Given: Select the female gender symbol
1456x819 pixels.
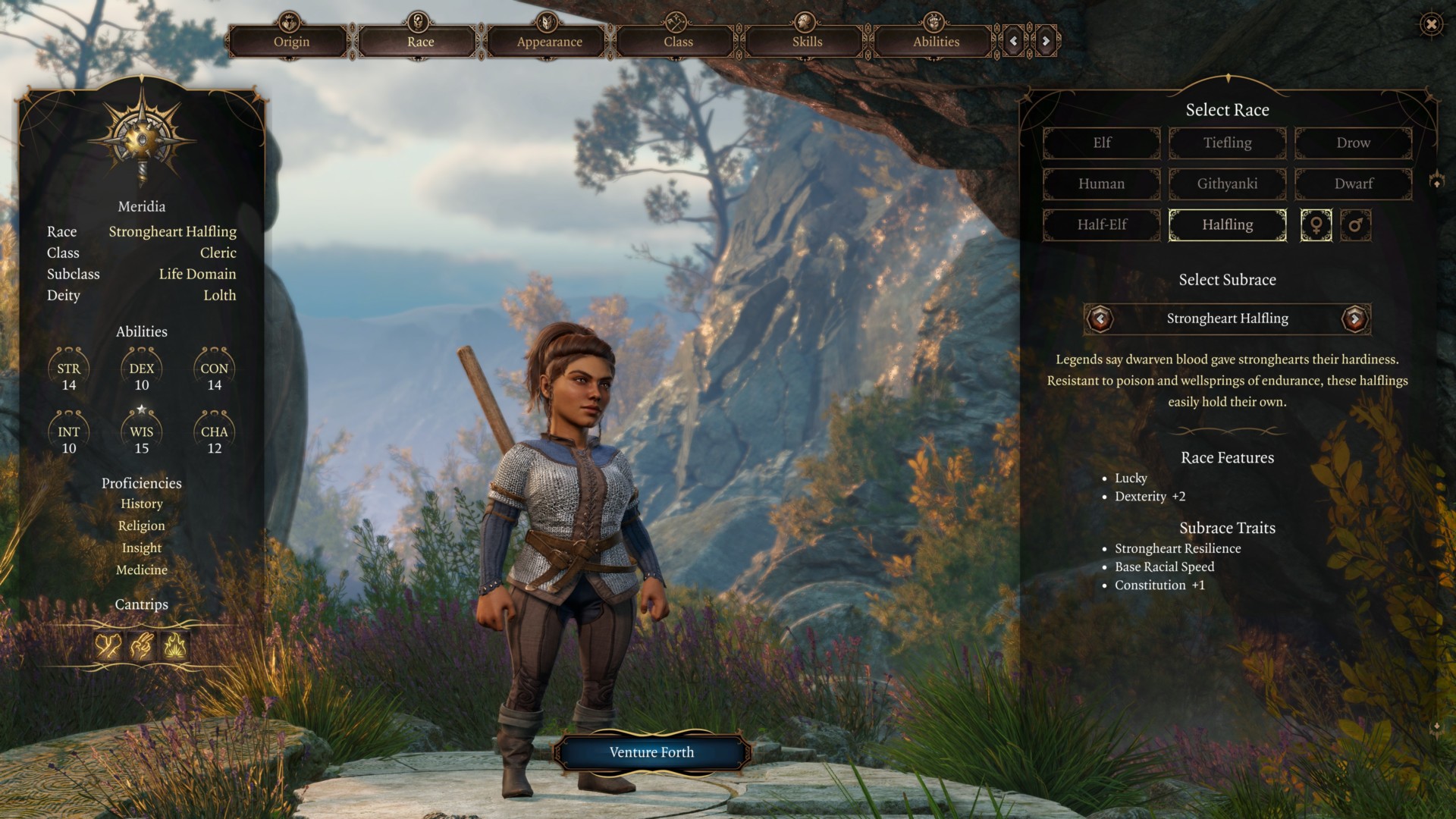Looking at the screenshot, I should click(1316, 225).
